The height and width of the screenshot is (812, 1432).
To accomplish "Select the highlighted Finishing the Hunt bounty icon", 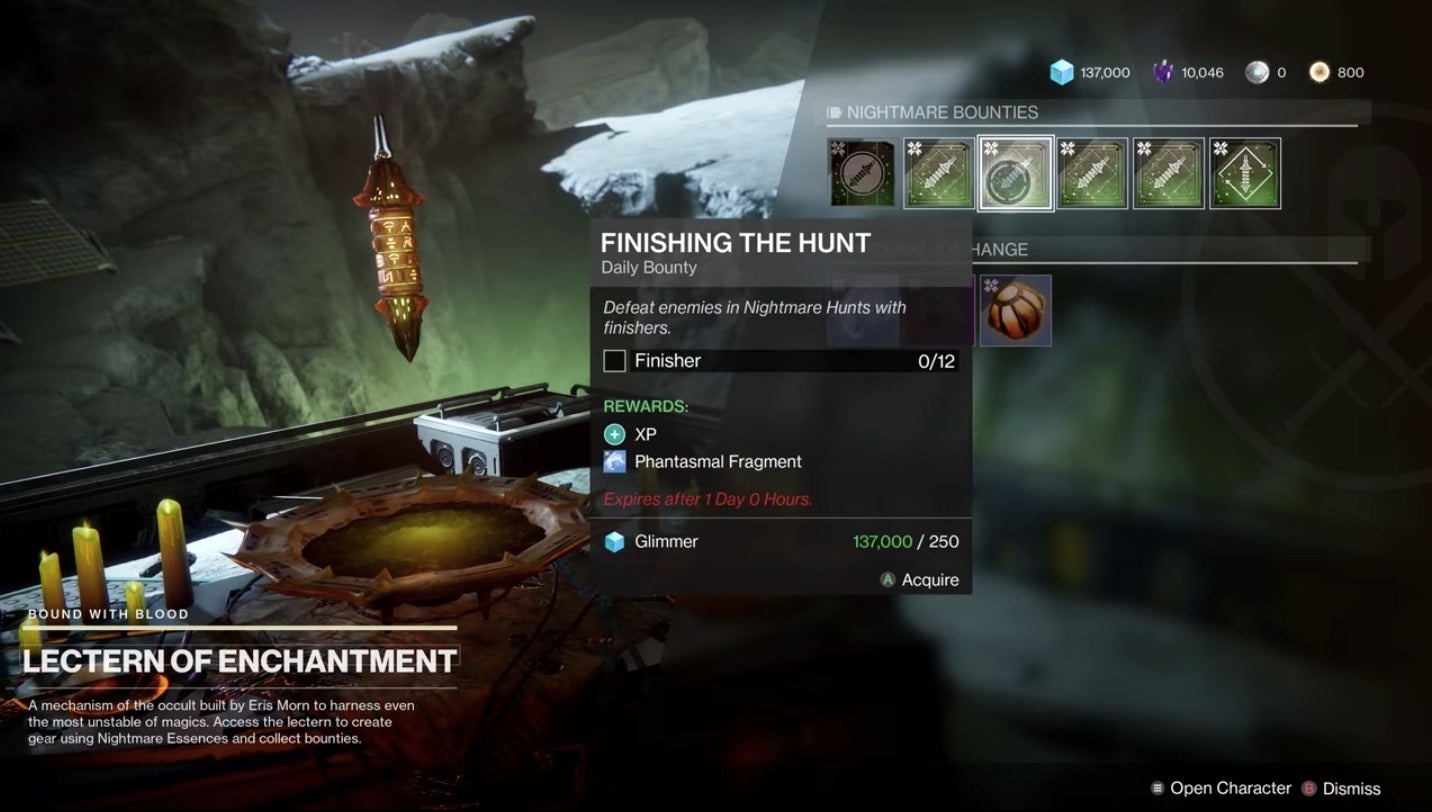I will click(x=1015, y=173).
